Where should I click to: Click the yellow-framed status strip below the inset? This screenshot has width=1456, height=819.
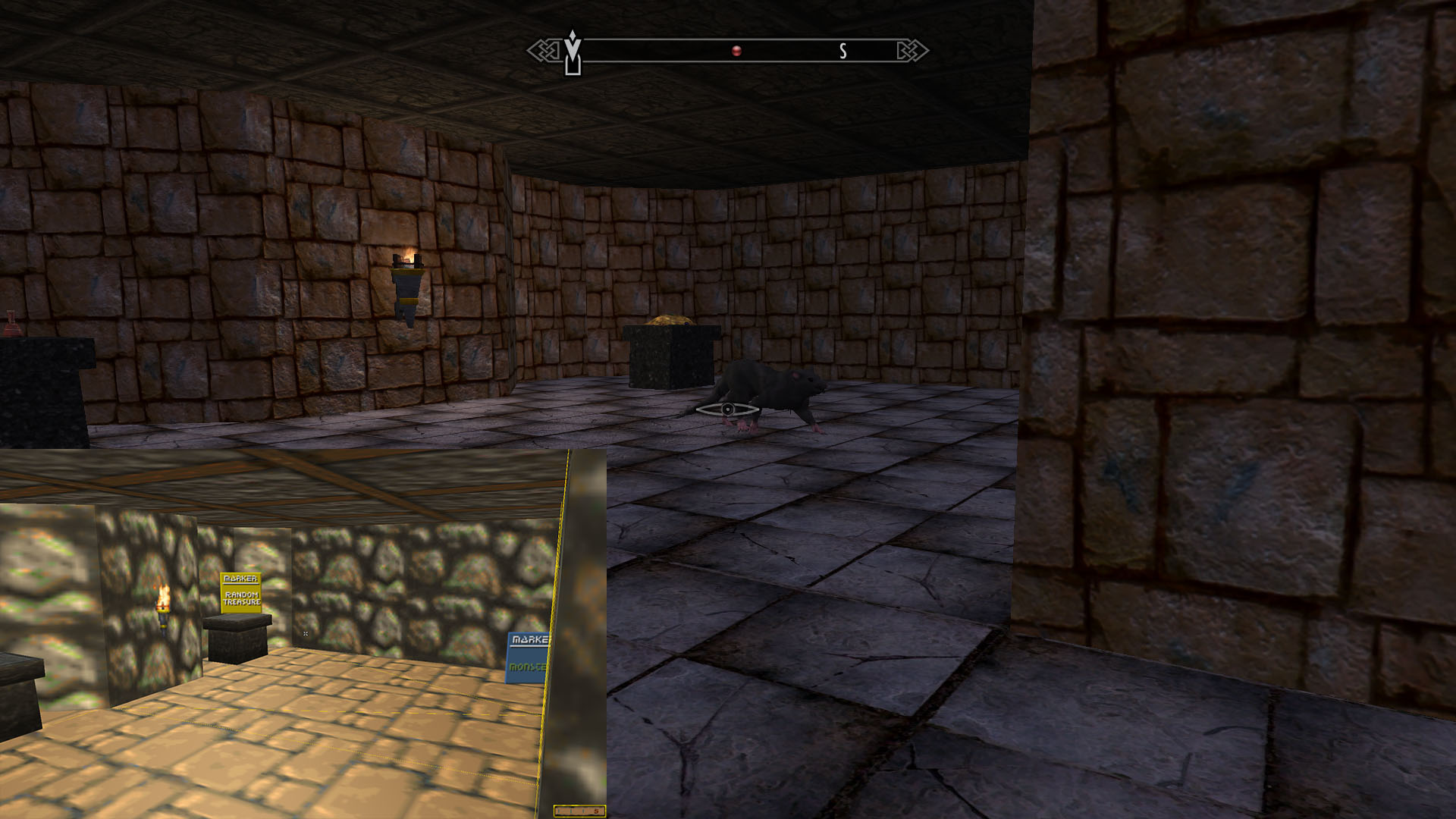(x=580, y=810)
